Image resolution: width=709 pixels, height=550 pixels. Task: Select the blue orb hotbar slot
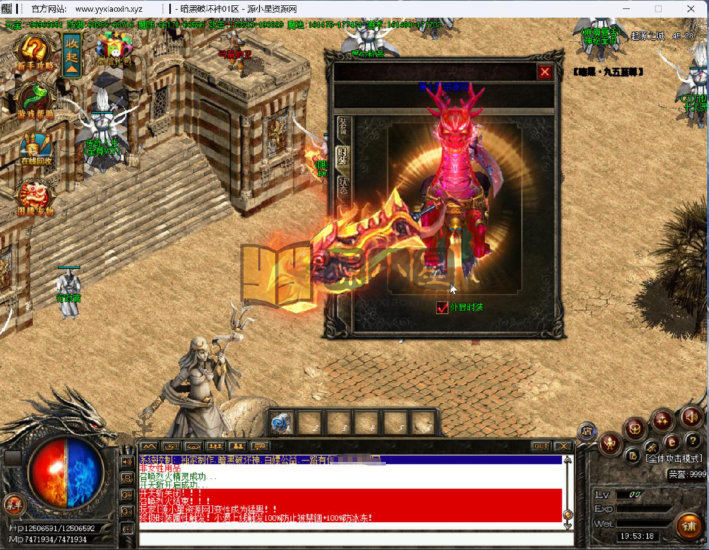[x=281, y=422]
